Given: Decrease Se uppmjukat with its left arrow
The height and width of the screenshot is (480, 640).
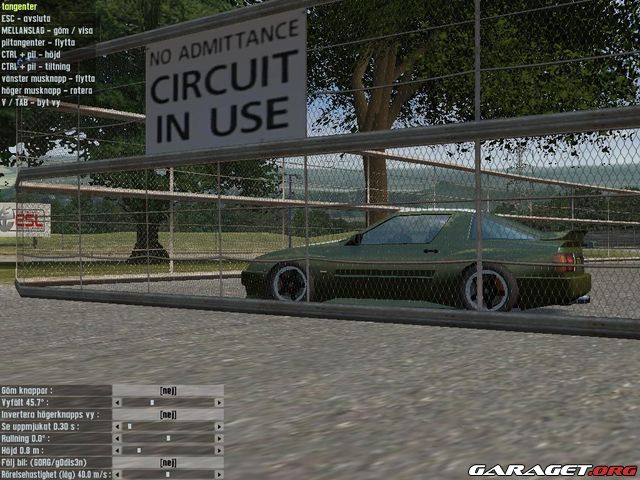Looking at the screenshot, I should (117, 426).
